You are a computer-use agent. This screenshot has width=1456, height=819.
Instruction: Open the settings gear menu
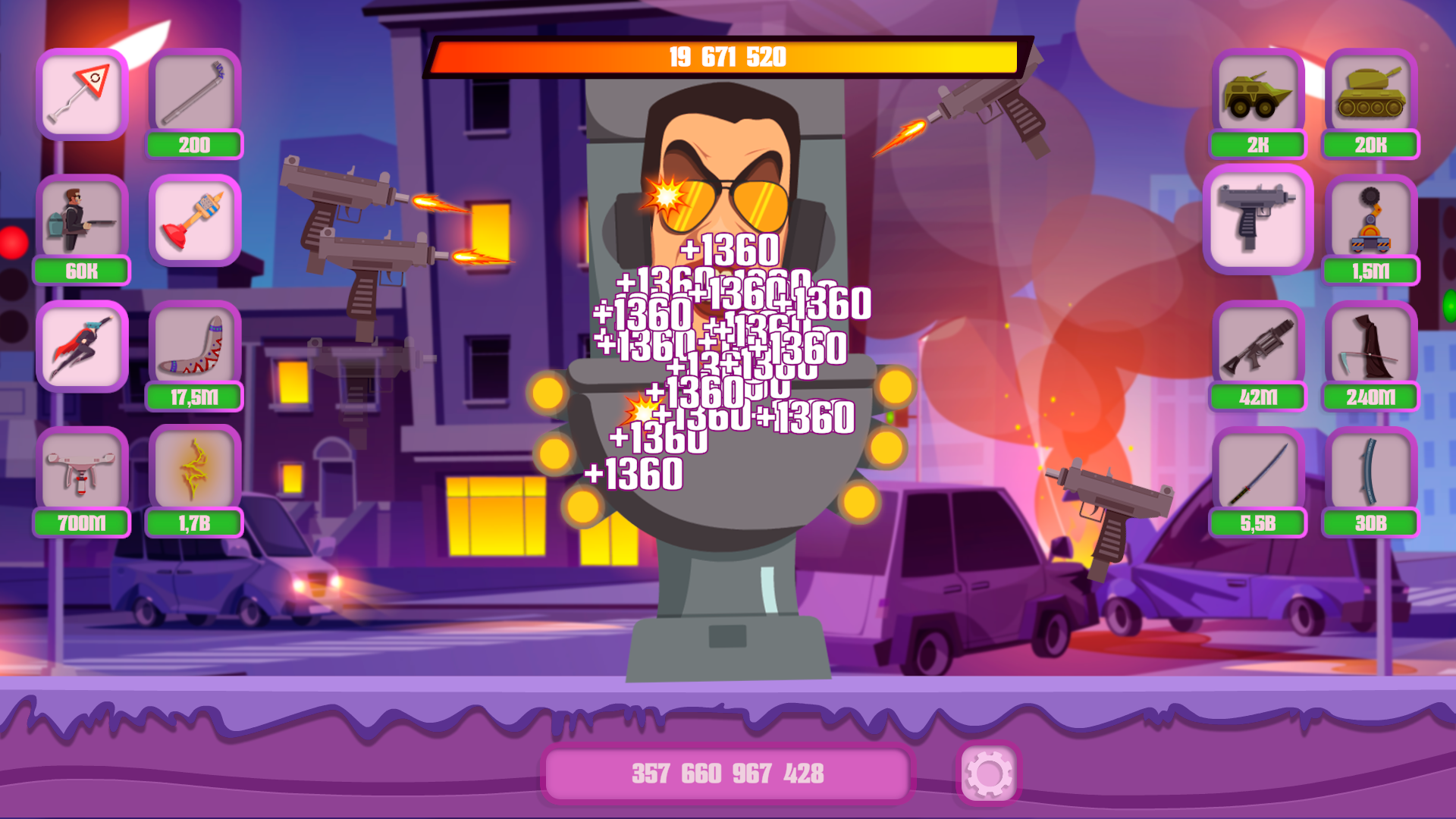(988, 773)
